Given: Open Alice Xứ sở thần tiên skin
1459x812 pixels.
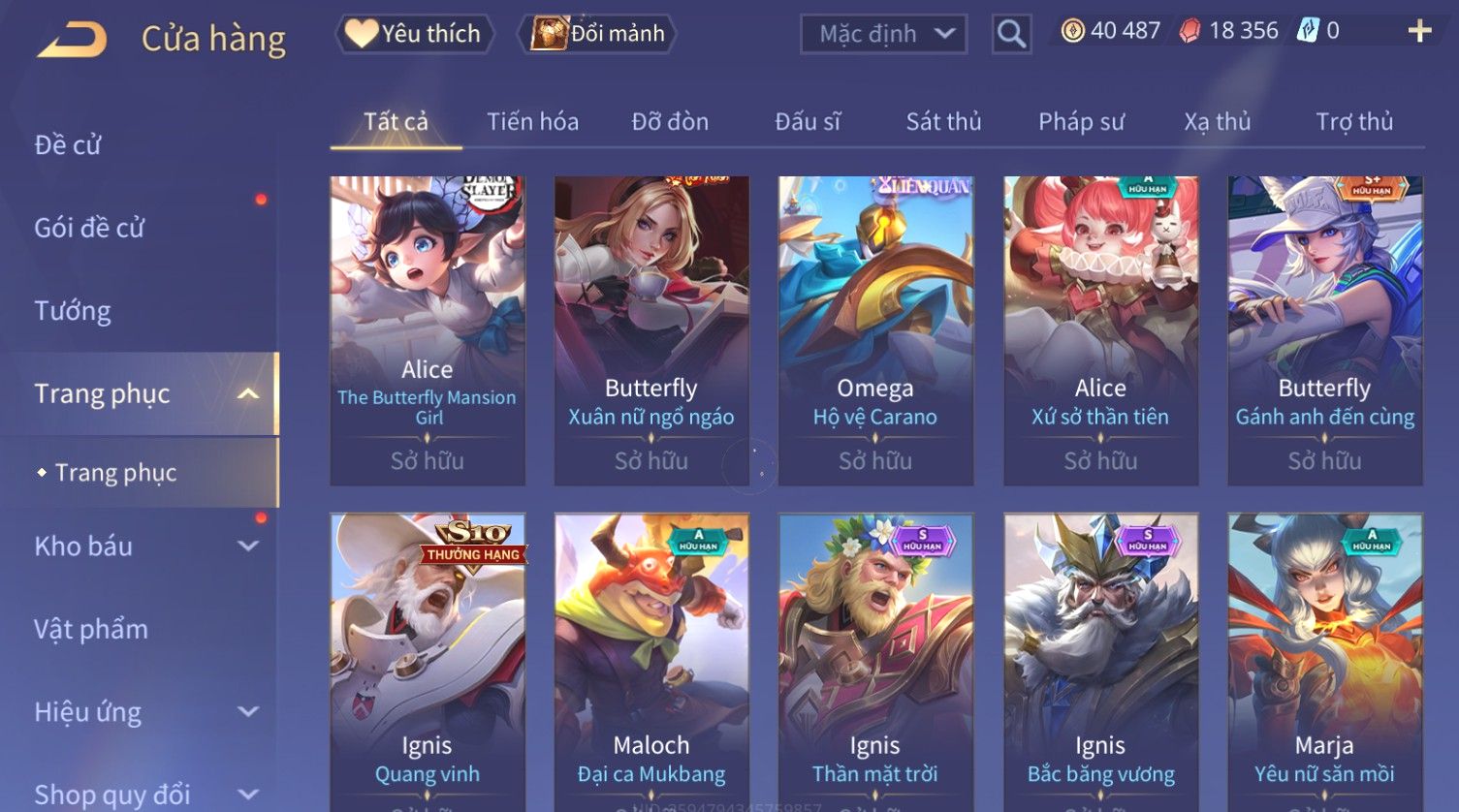Looking at the screenshot, I should click(x=1100, y=329).
